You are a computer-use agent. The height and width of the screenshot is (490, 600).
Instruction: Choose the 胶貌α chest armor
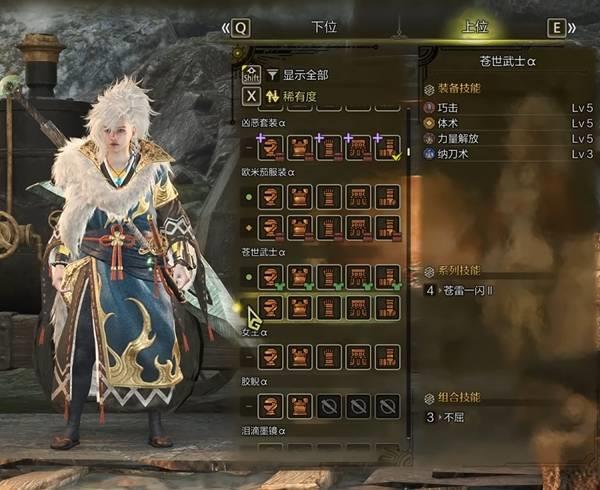298,406
